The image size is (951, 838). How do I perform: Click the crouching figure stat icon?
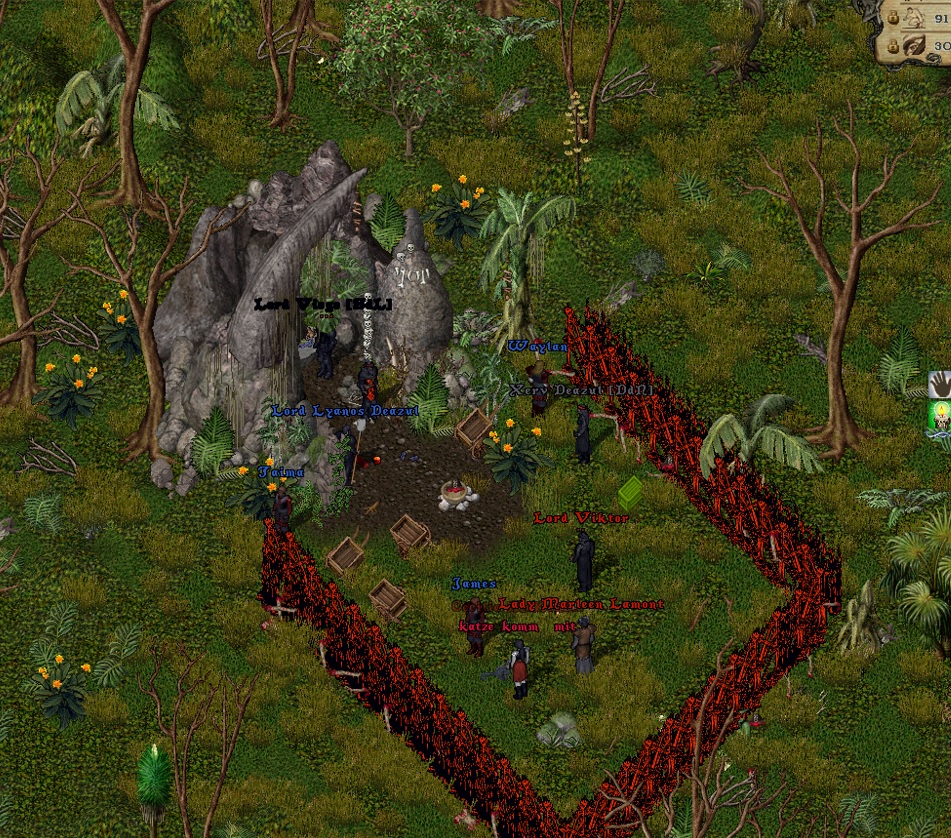(915, 17)
